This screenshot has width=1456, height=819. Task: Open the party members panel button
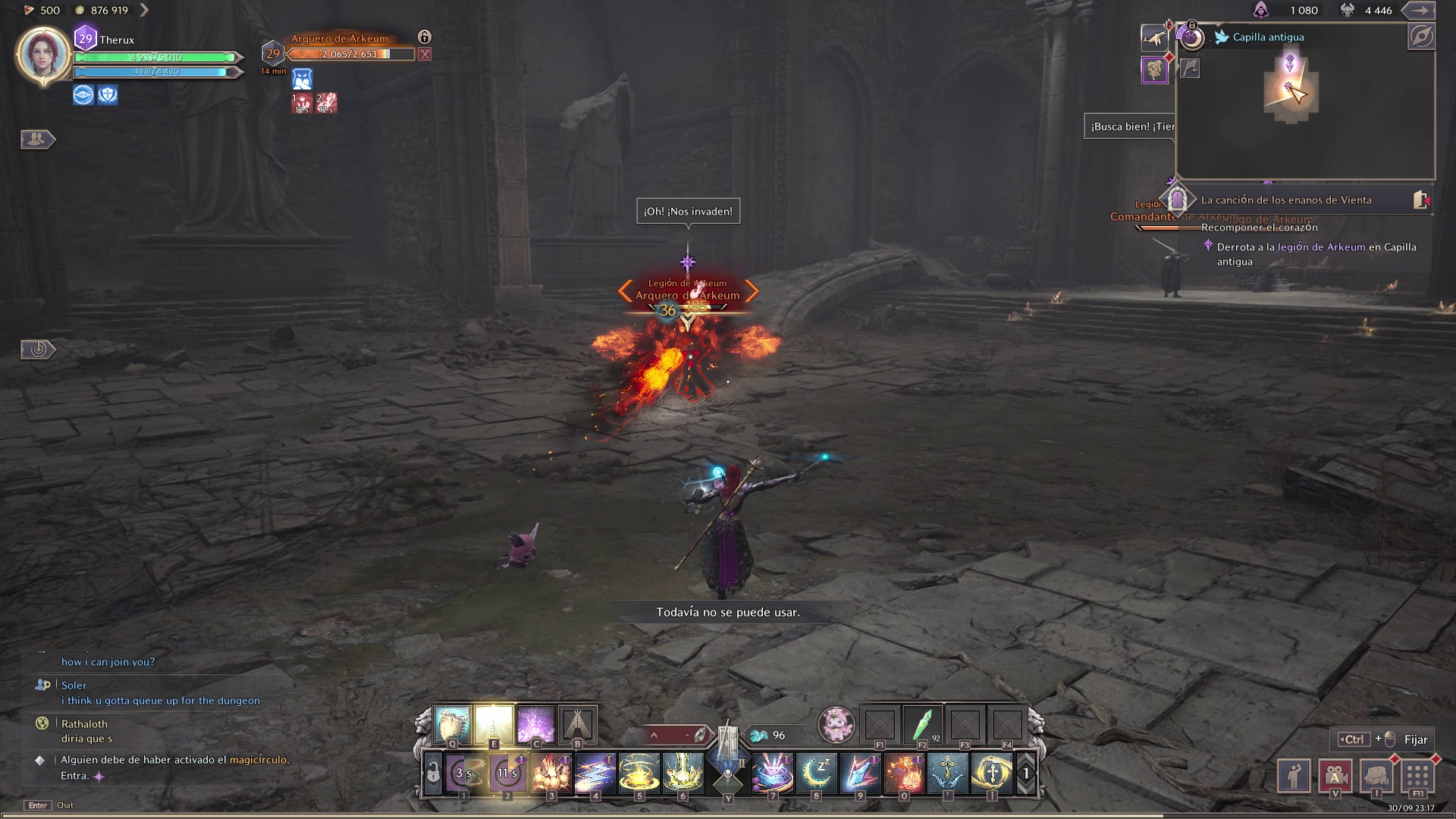[37, 140]
